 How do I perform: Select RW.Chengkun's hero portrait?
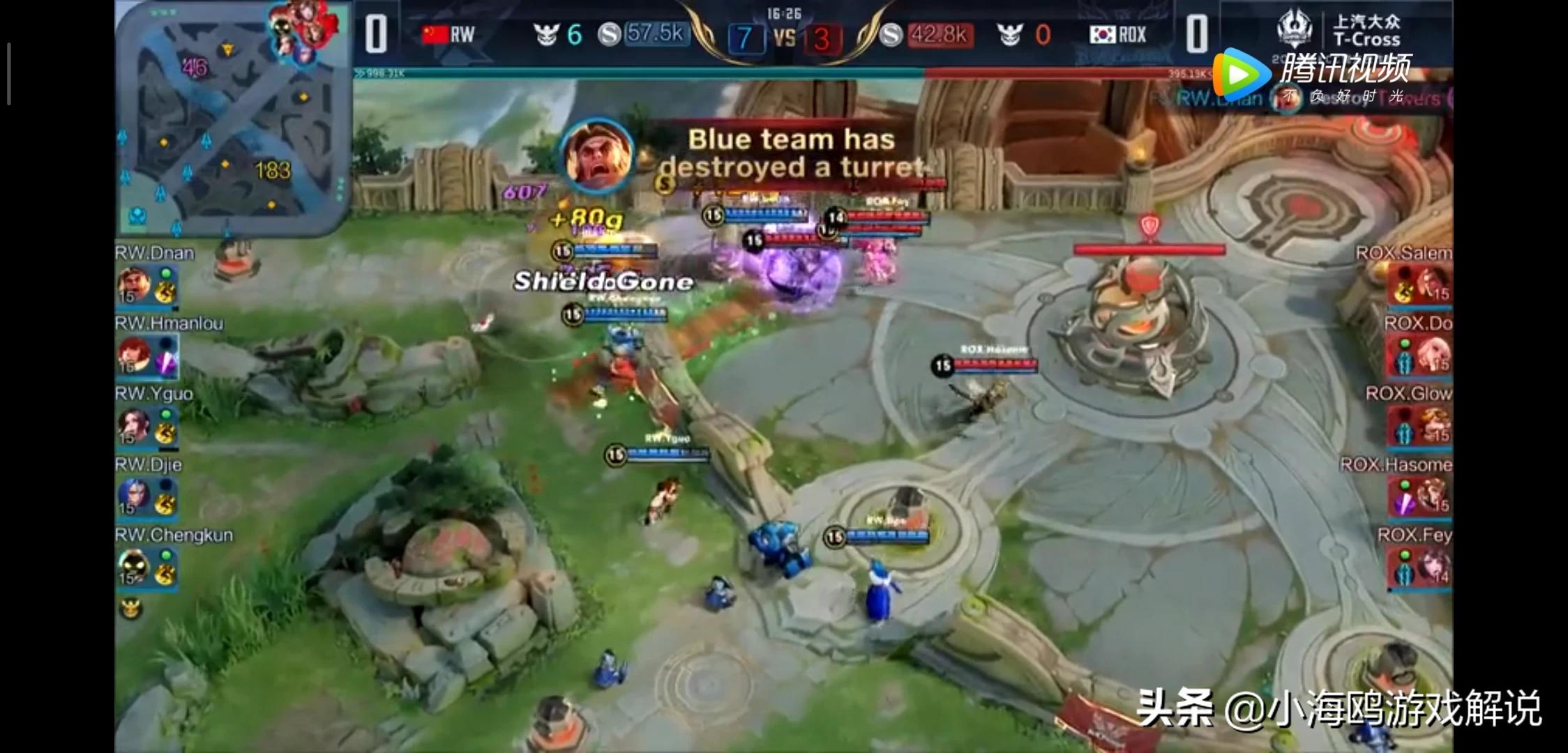pyautogui.click(x=134, y=567)
